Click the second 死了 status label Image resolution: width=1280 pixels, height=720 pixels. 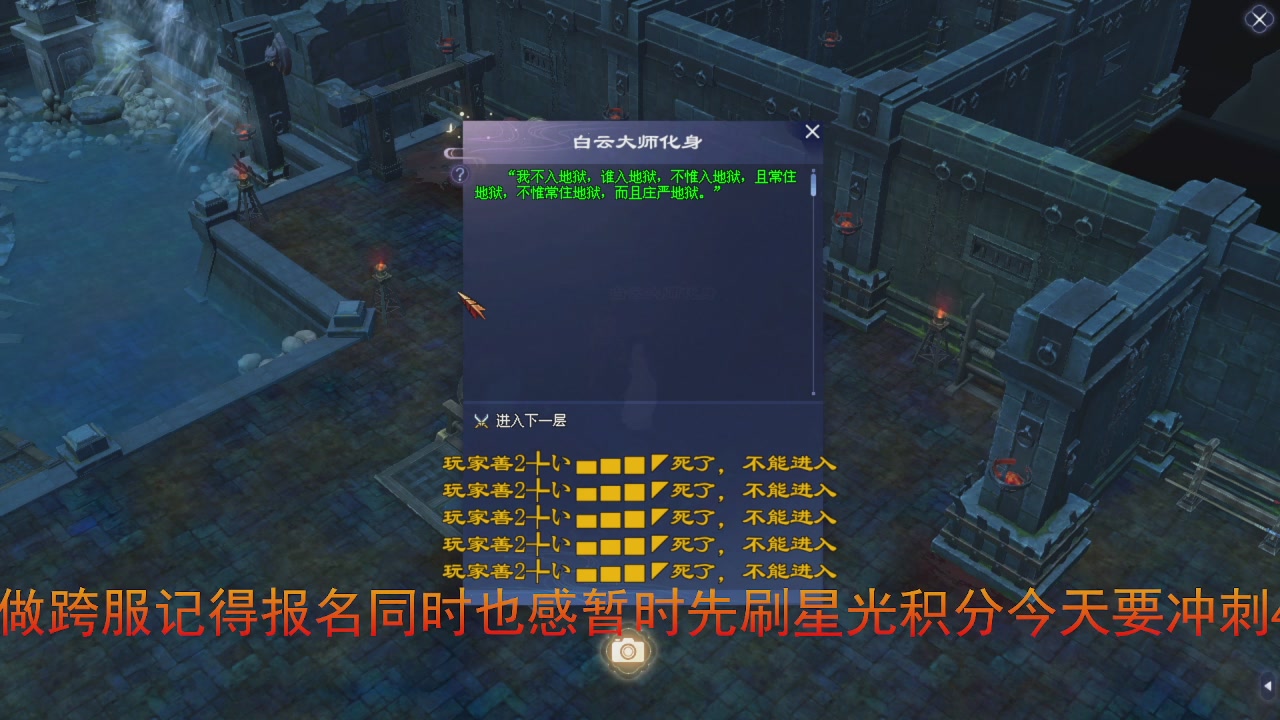point(692,489)
